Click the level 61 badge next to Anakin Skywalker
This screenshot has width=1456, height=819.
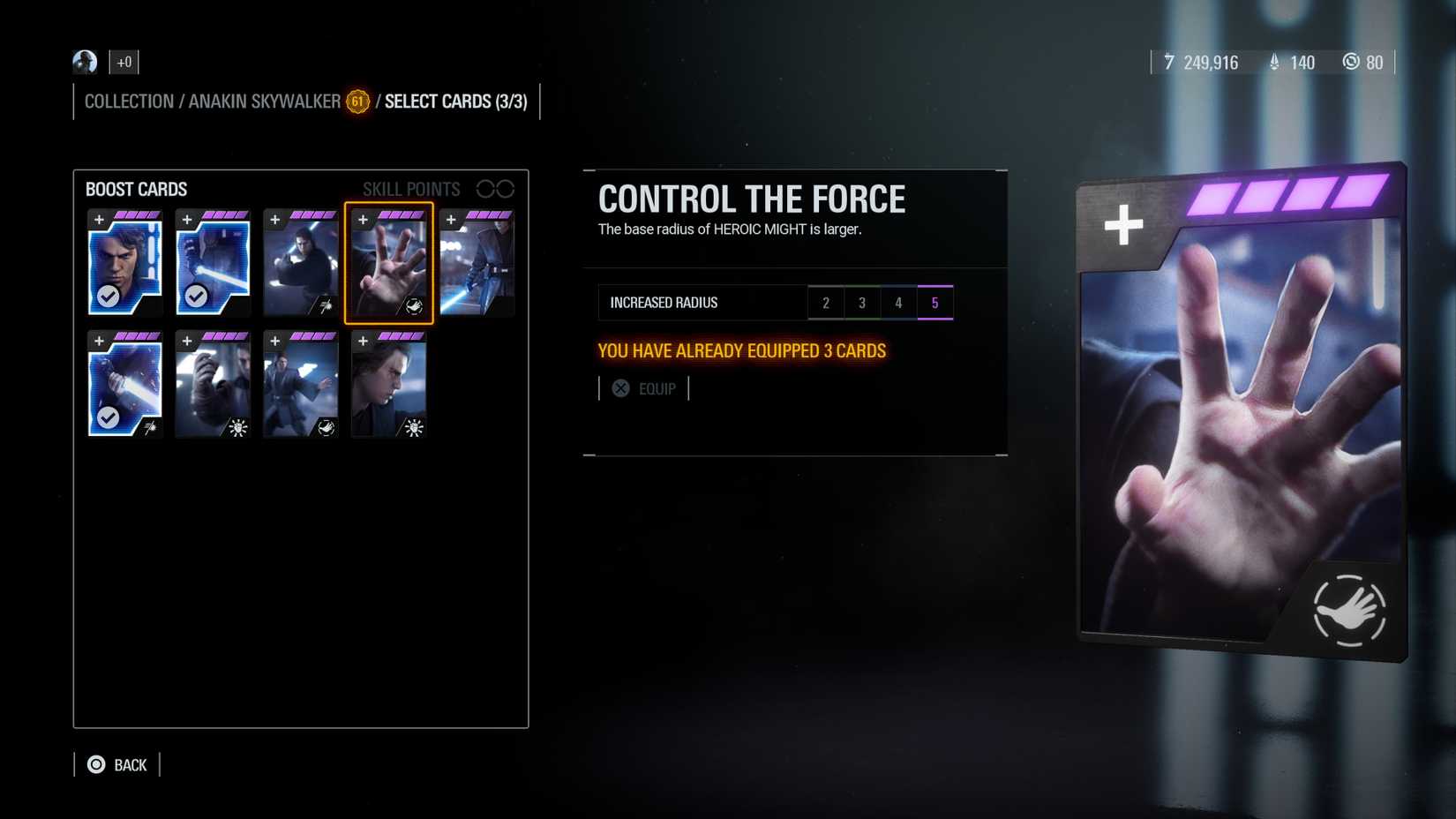(356, 101)
